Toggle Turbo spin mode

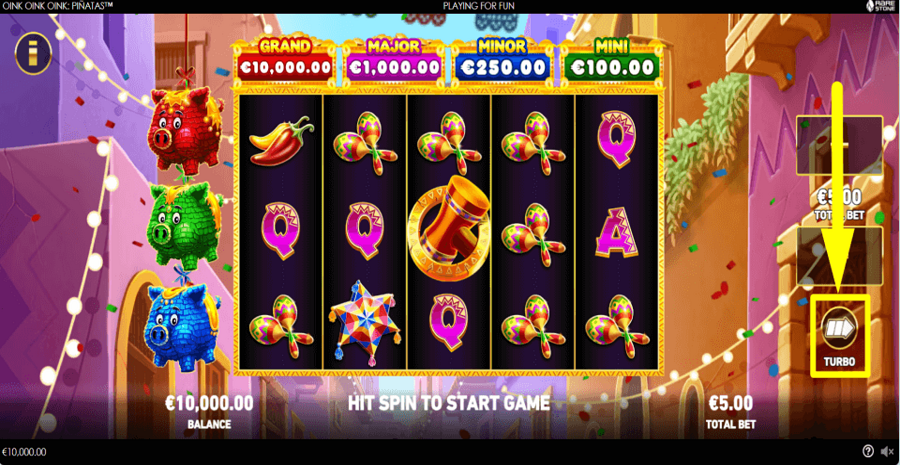(839, 333)
